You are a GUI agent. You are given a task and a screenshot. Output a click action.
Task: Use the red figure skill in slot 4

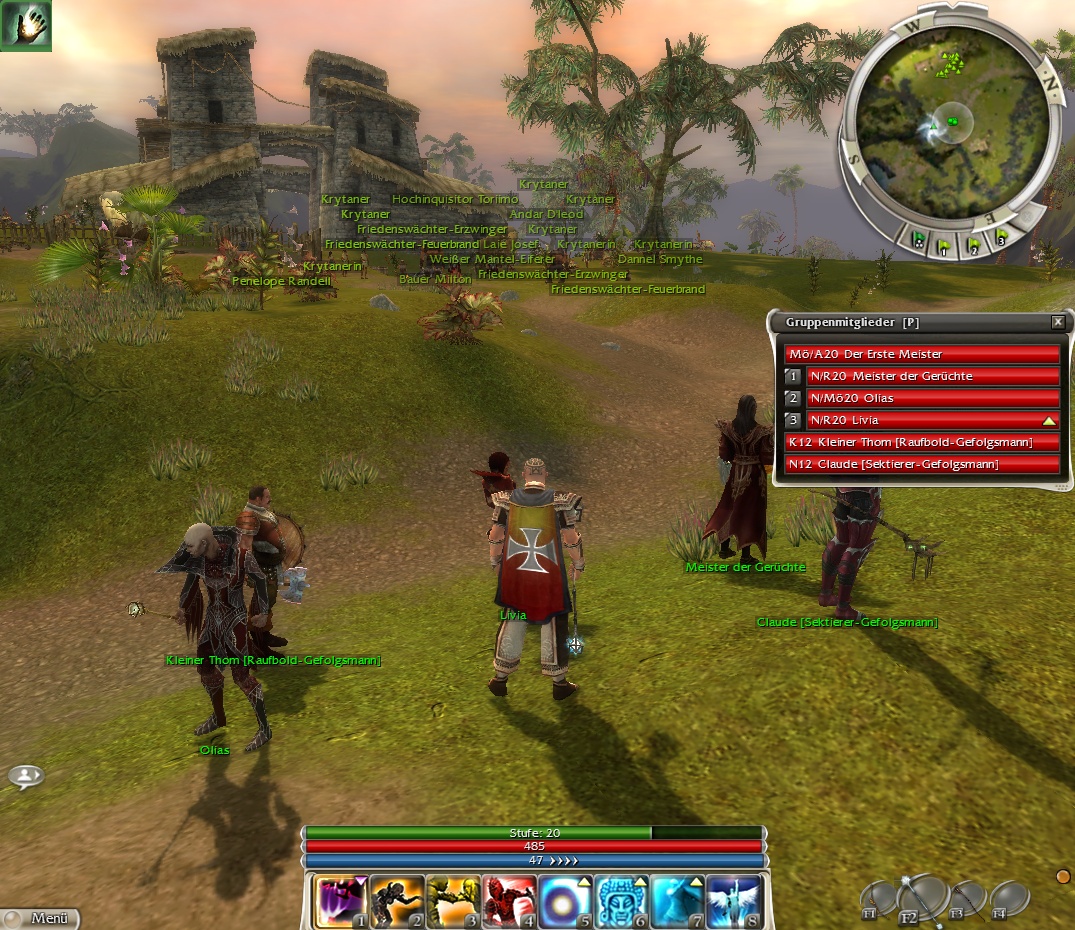[x=508, y=902]
